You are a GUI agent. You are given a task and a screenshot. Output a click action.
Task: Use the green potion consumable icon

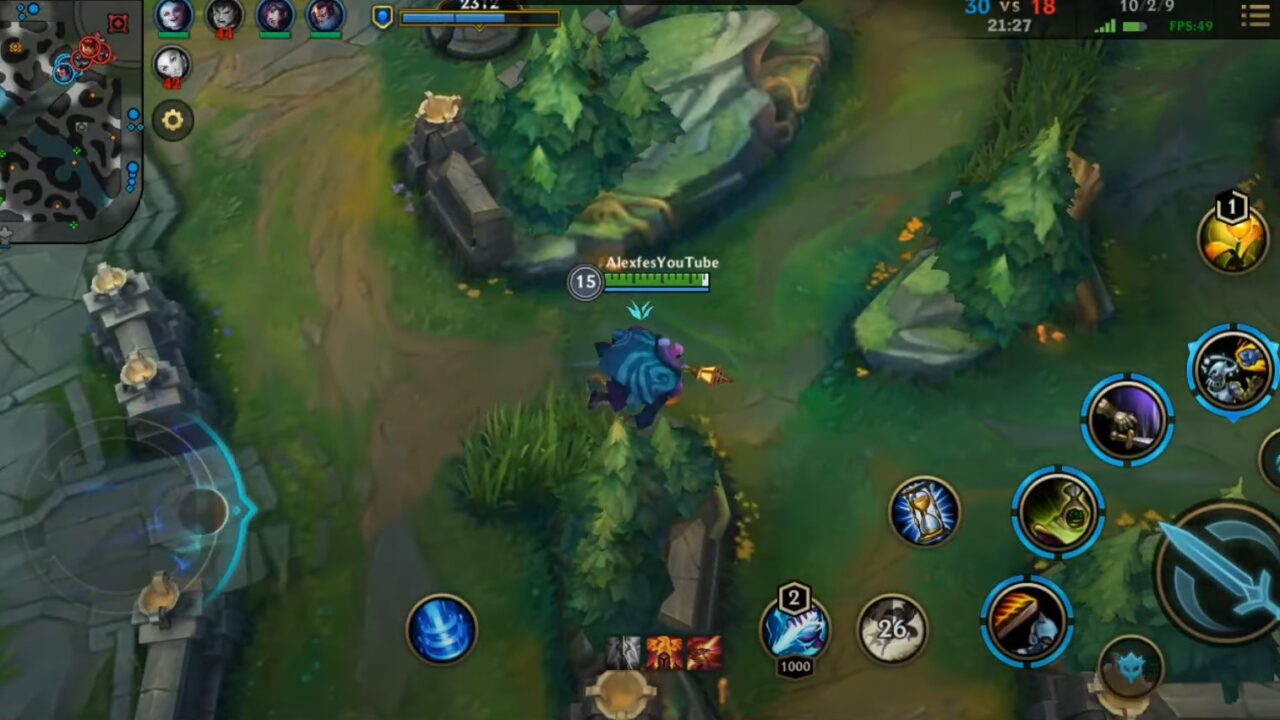[x=1057, y=512]
